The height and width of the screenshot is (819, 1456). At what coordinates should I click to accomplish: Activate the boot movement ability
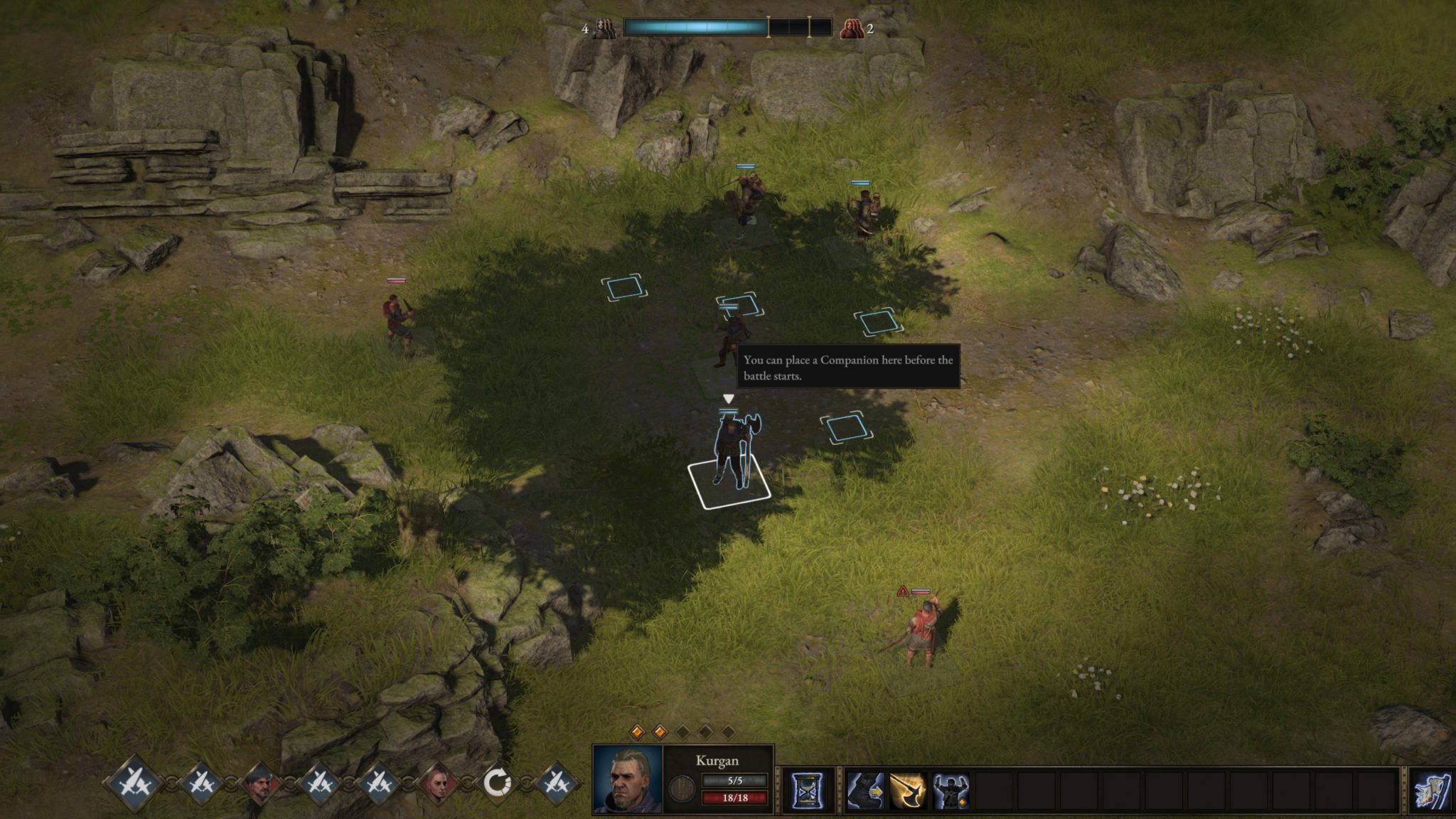tap(865, 791)
